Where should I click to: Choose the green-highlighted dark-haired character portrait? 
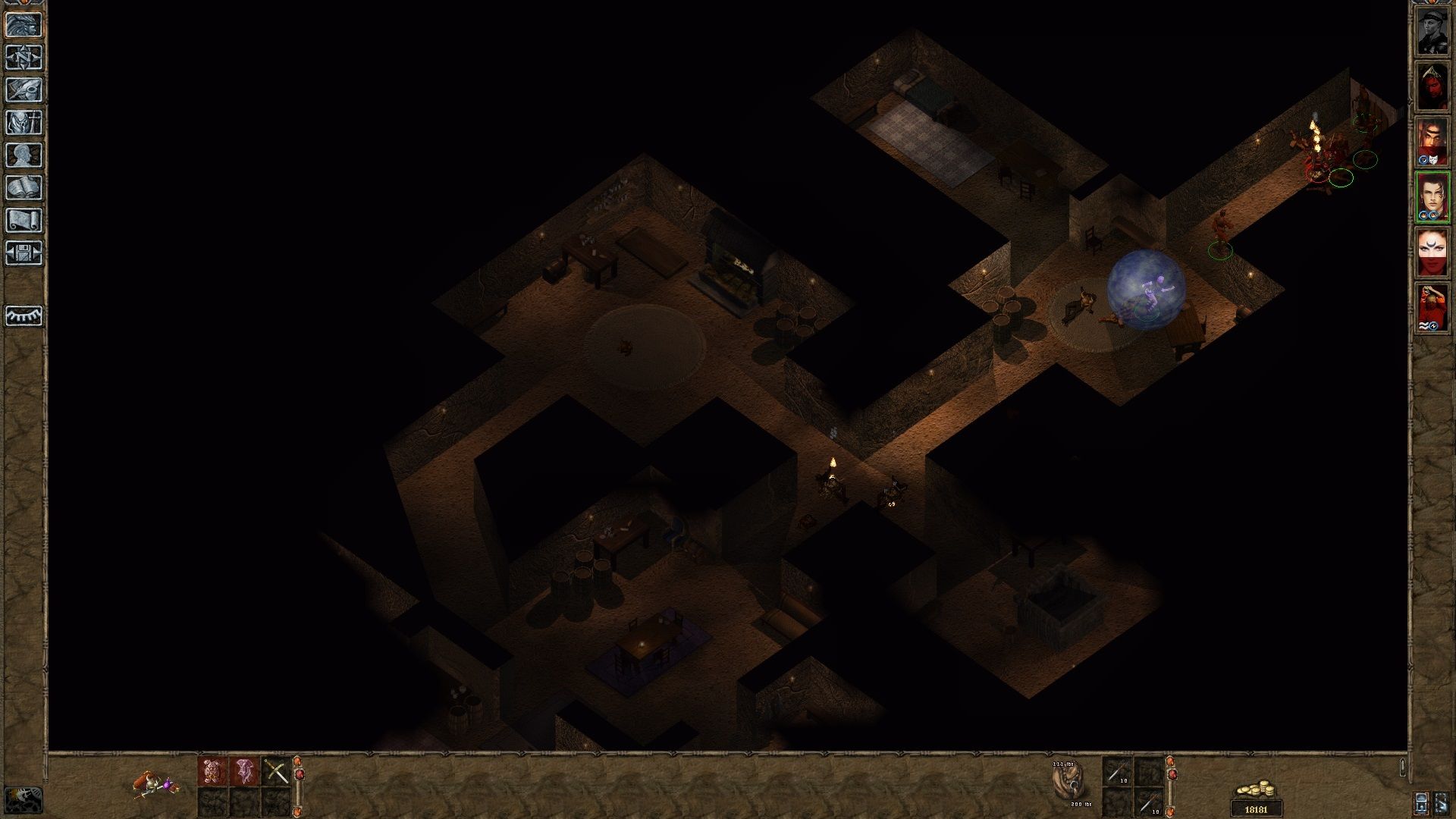click(x=1432, y=197)
